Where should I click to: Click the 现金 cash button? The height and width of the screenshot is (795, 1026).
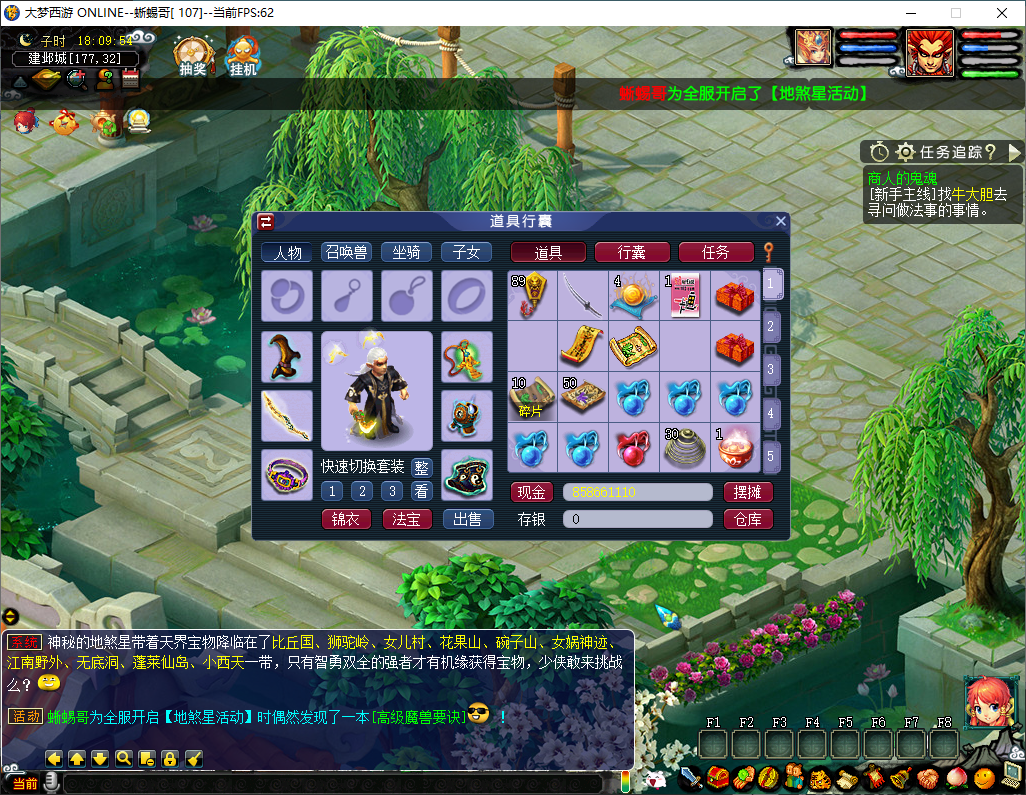[x=533, y=492]
